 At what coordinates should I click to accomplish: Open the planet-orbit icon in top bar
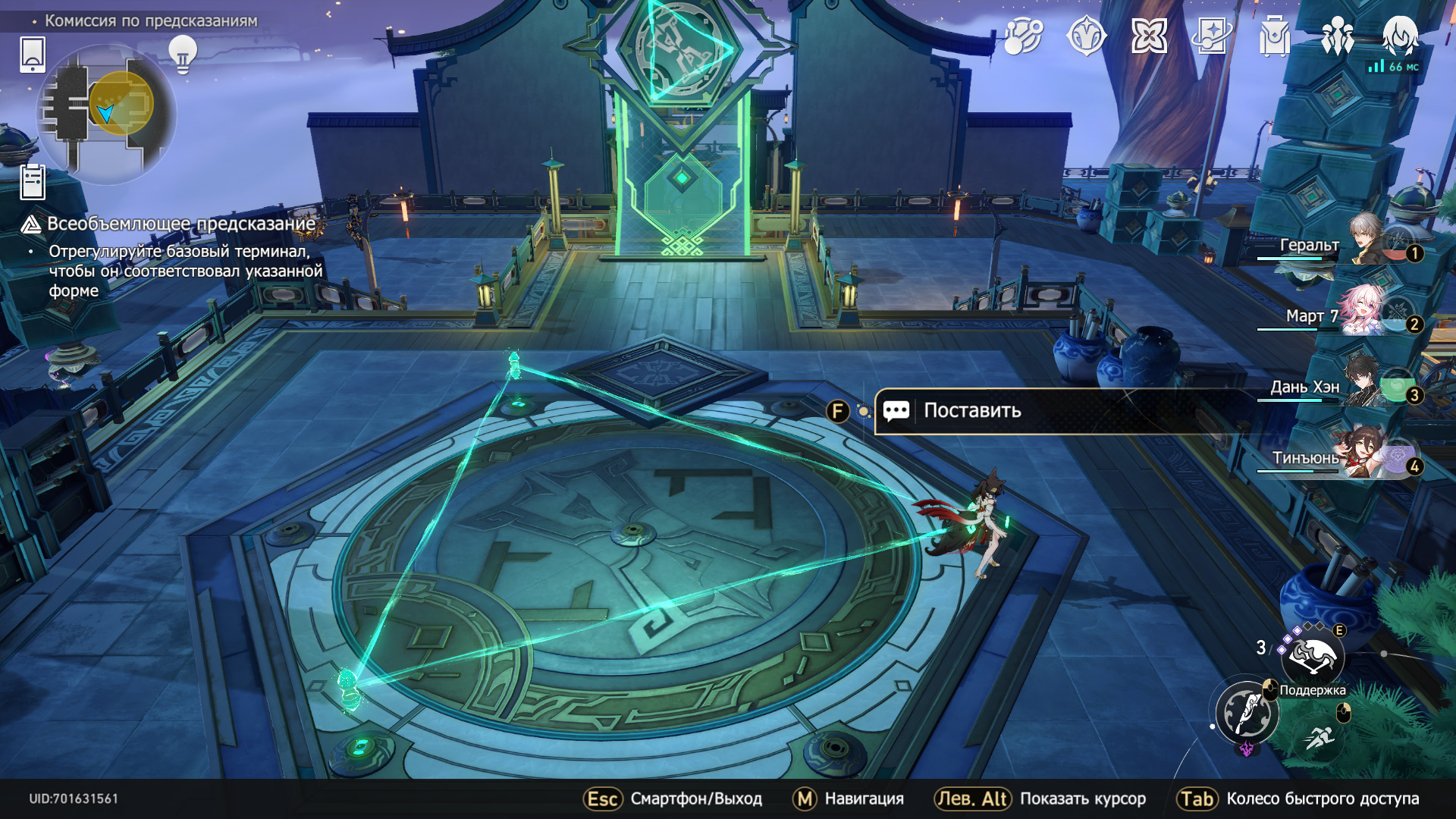coord(1023,36)
